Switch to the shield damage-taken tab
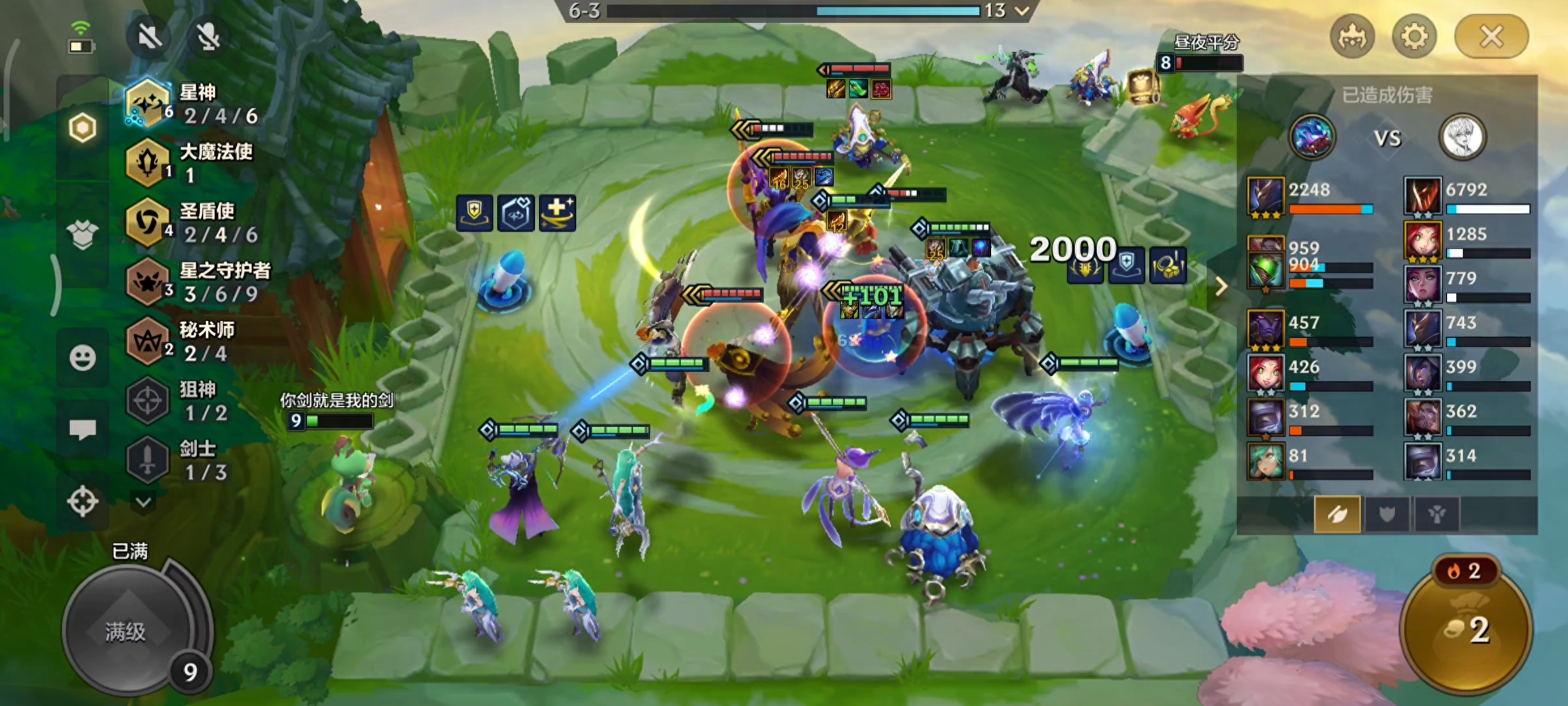Image resolution: width=1568 pixels, height=706 pixels. click(x=1386, y=515)
